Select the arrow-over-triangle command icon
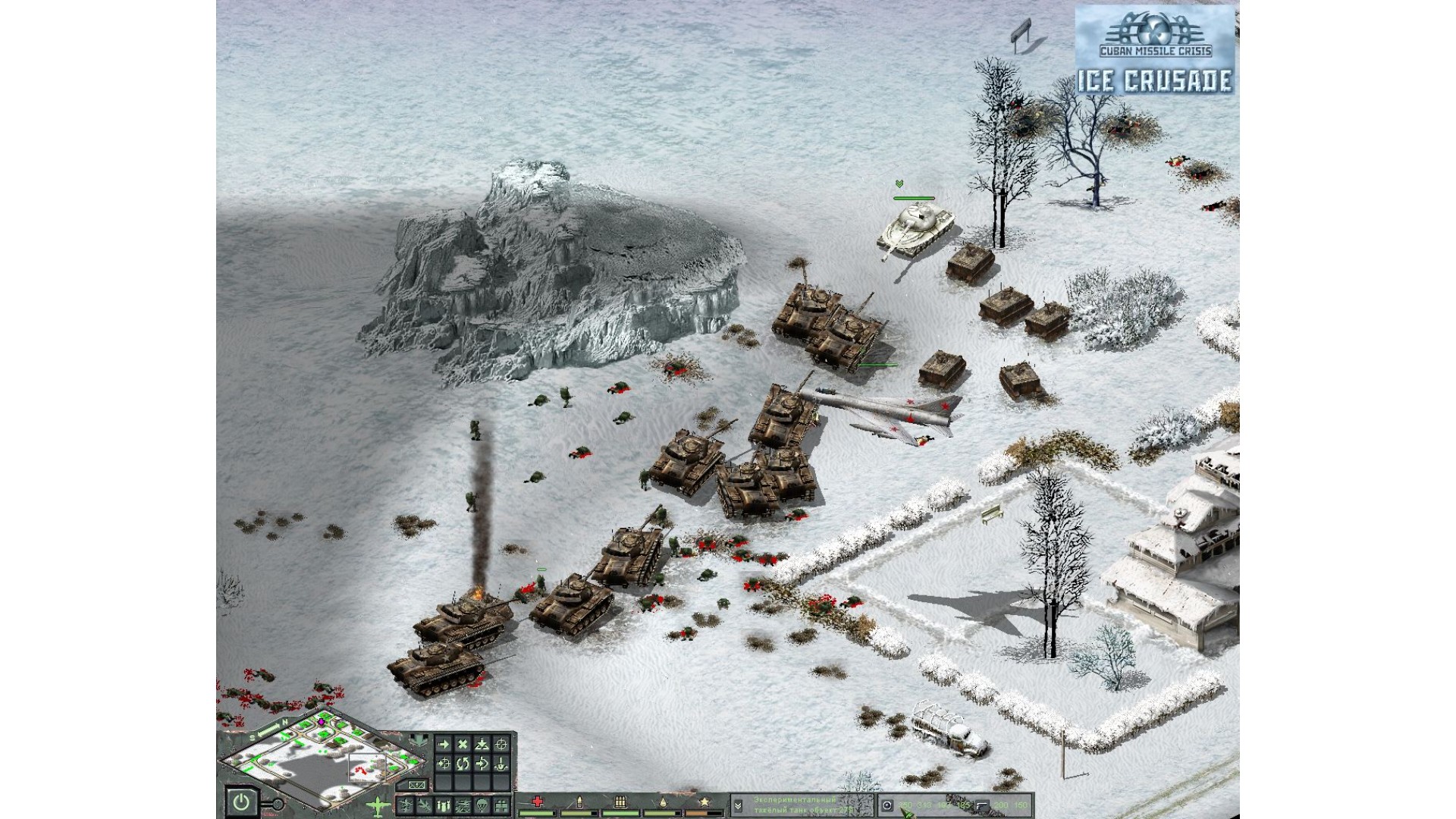Viewport: 1456px width, 819px height. click(482, 744)
